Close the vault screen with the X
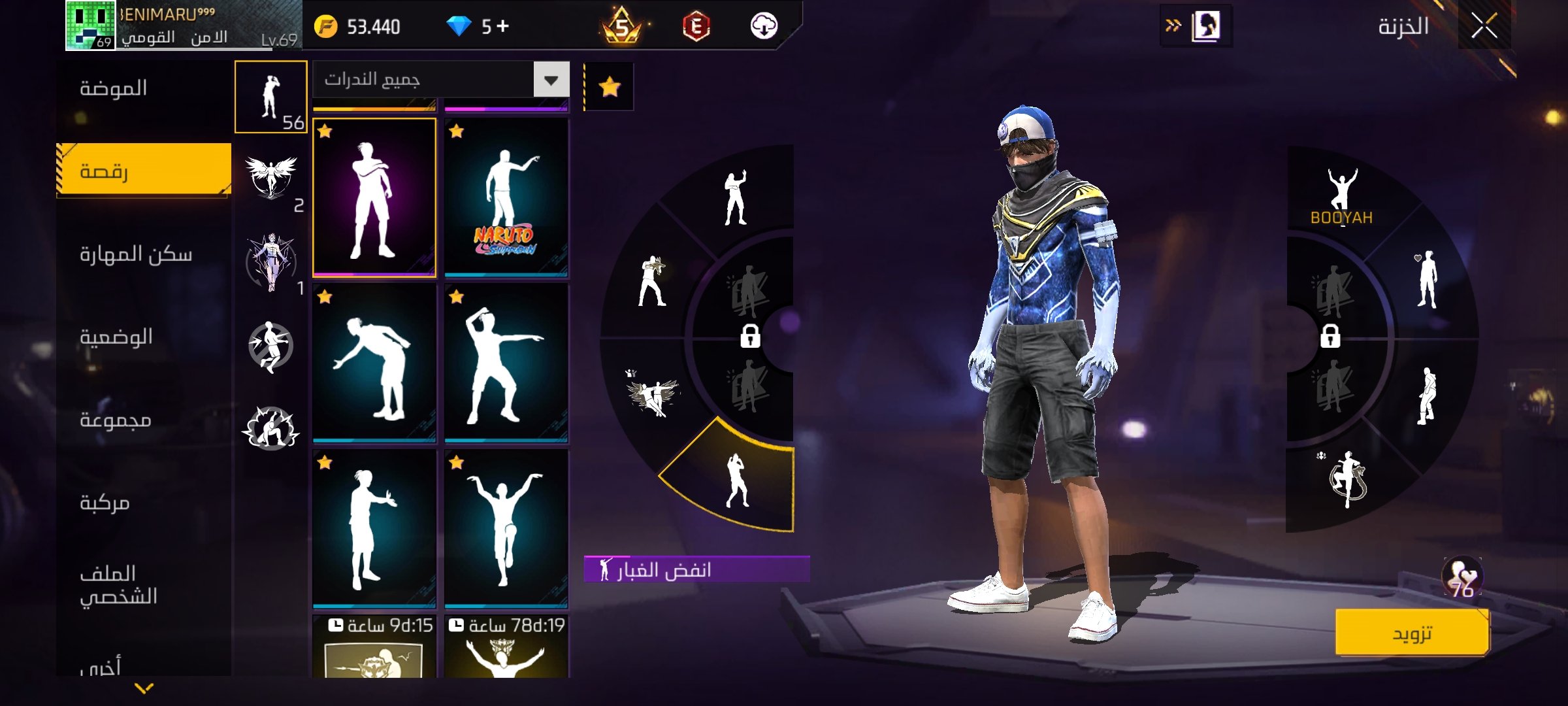This screenshot has width=1568, height=706. (x=1484, y=27)
